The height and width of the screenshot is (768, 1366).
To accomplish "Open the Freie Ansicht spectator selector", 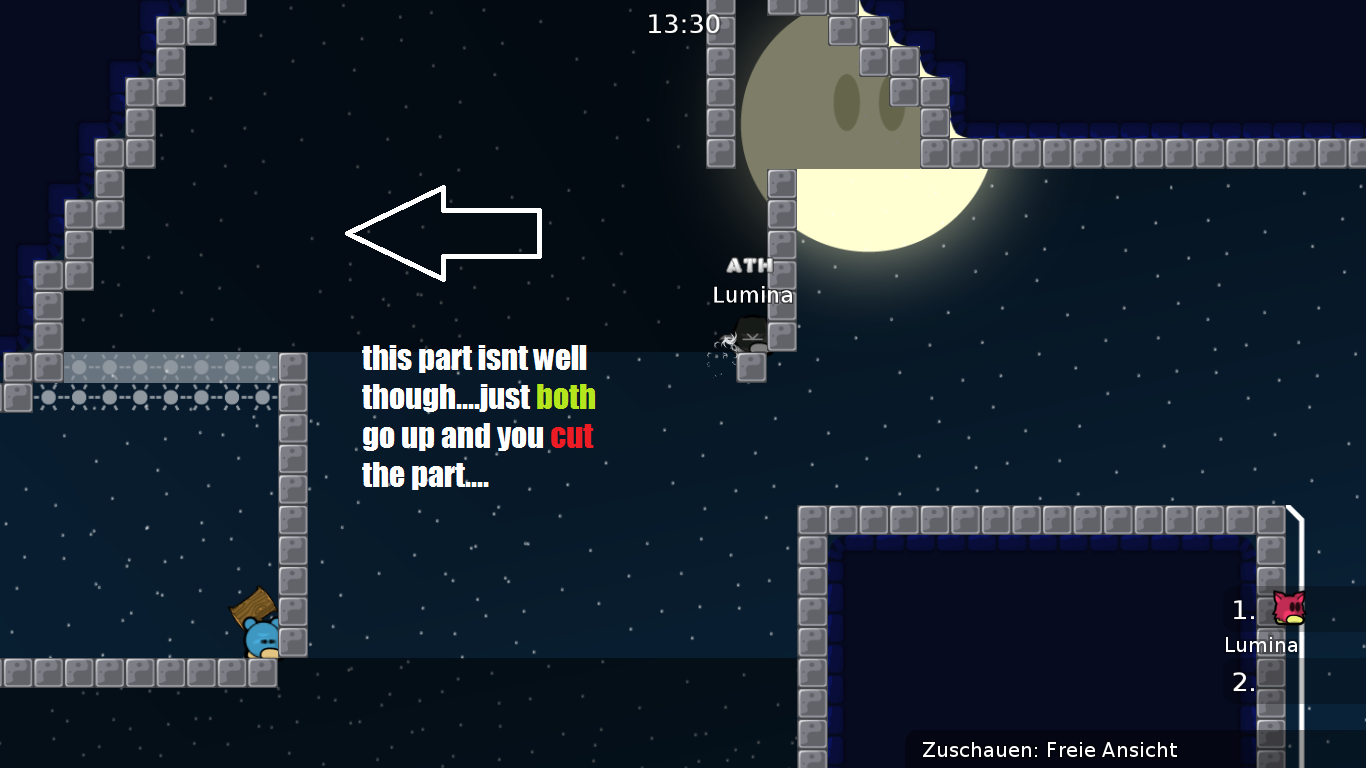I will pyautogui.click(x=1110, y=750).
